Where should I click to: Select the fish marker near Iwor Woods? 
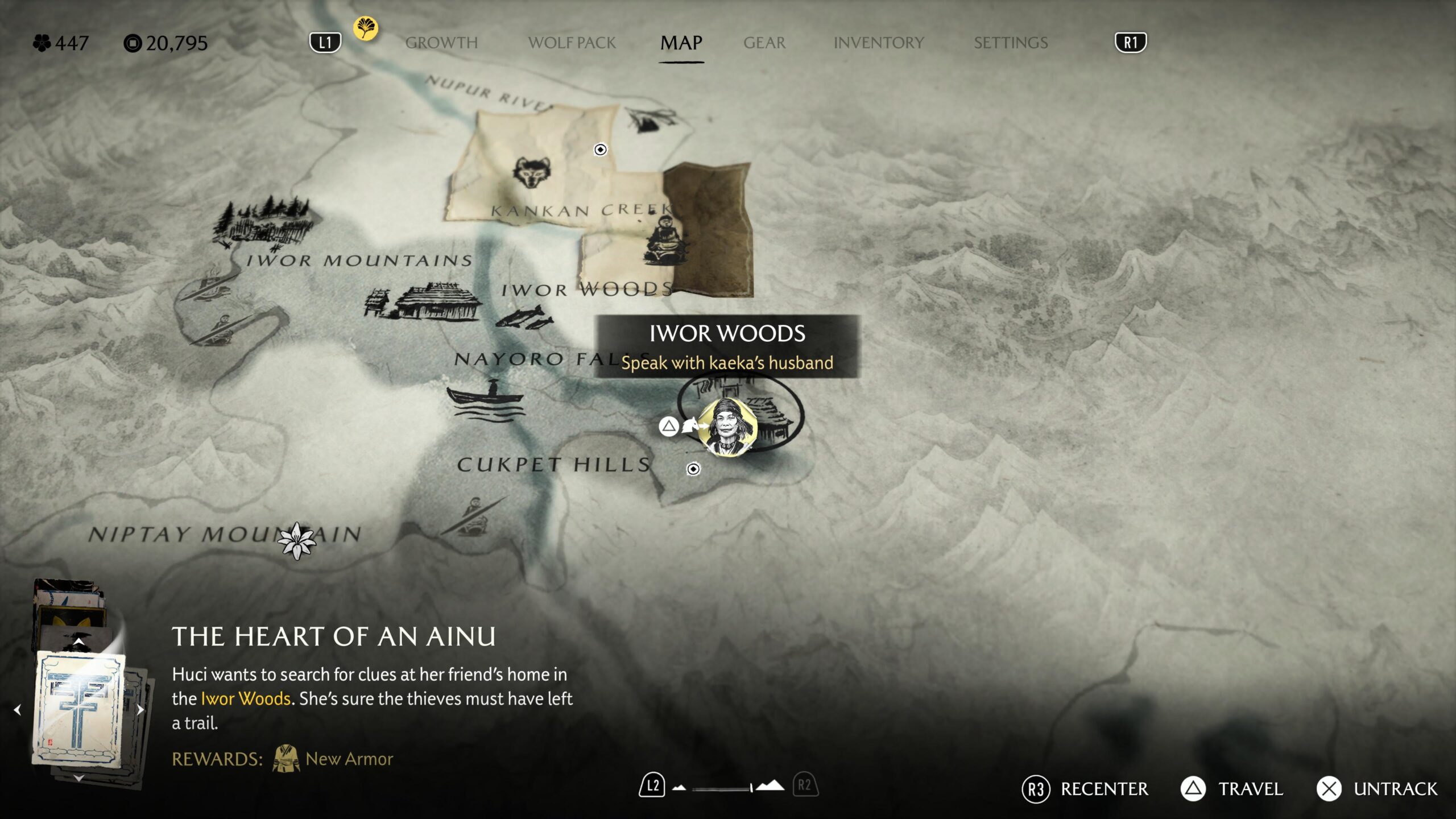click(x=526, y=317)
